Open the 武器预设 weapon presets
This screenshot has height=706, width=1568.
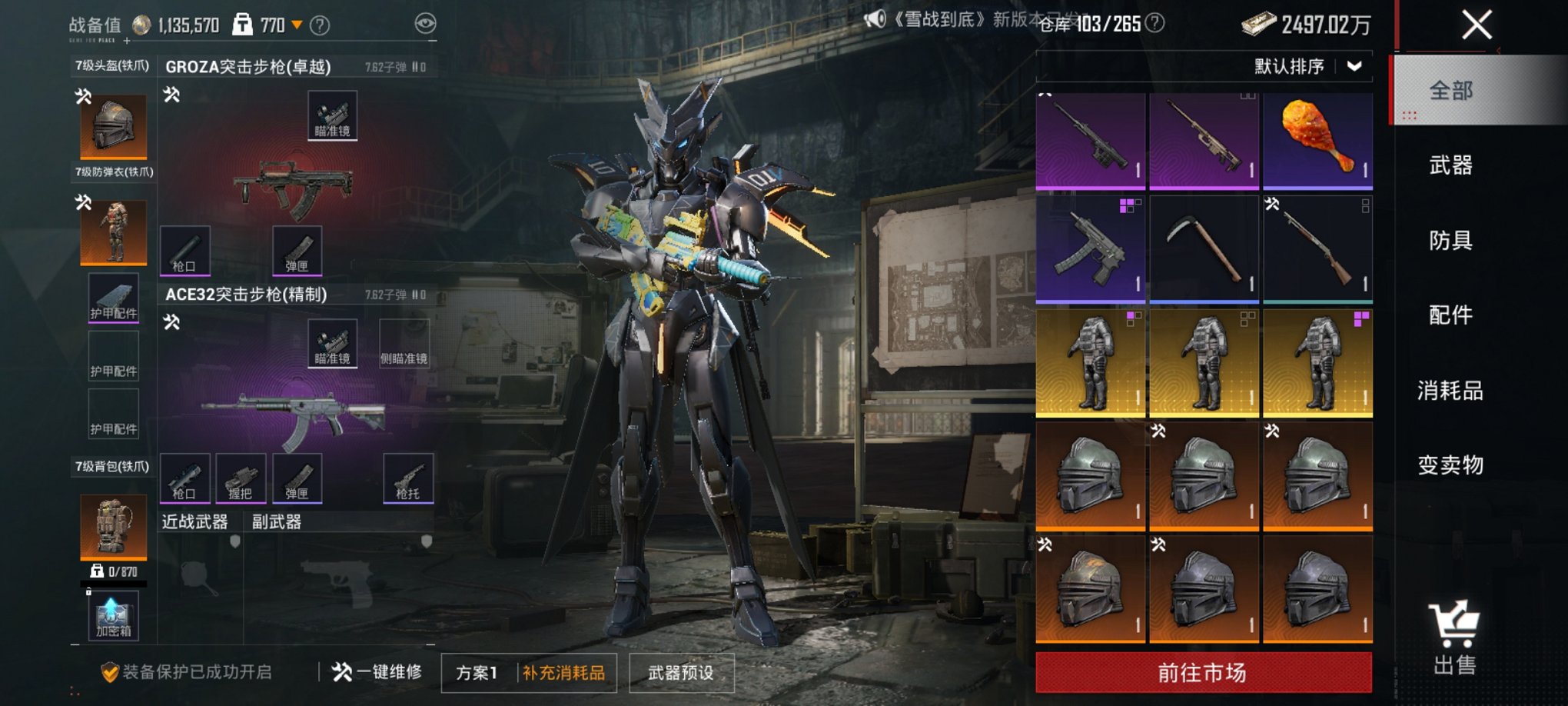coord(681,673)
